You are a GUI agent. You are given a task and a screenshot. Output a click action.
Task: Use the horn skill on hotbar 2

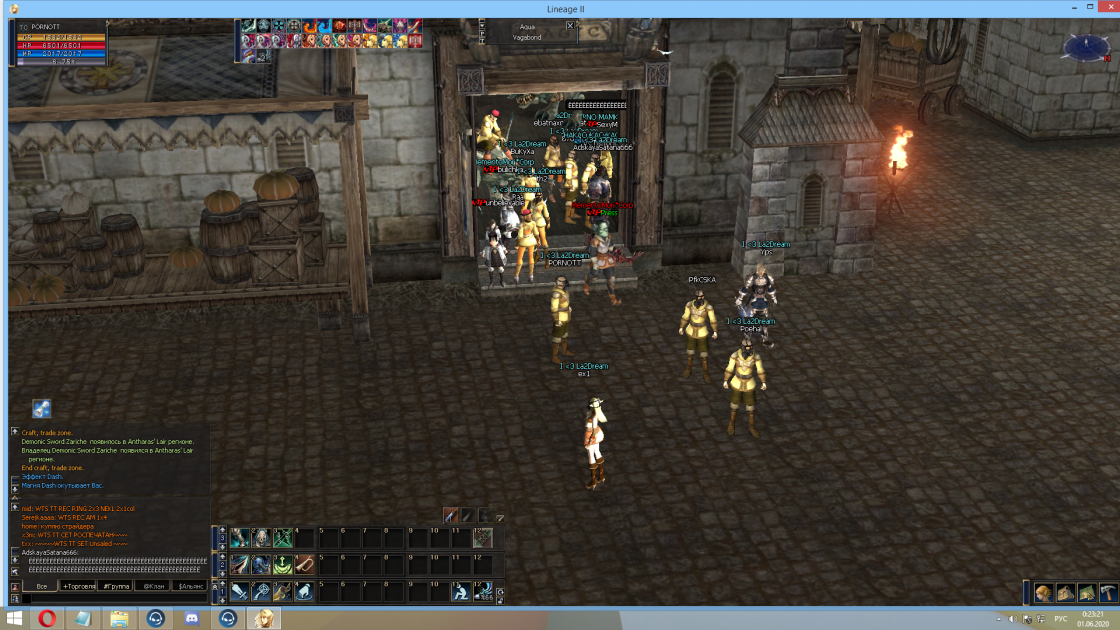(x=305, y=565)
